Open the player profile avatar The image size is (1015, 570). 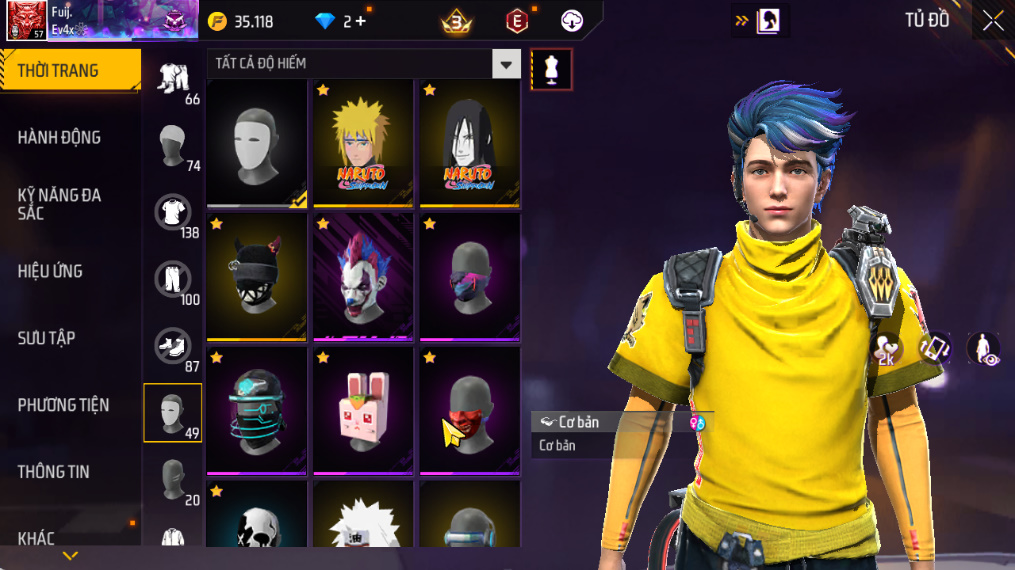coord(25,20)
